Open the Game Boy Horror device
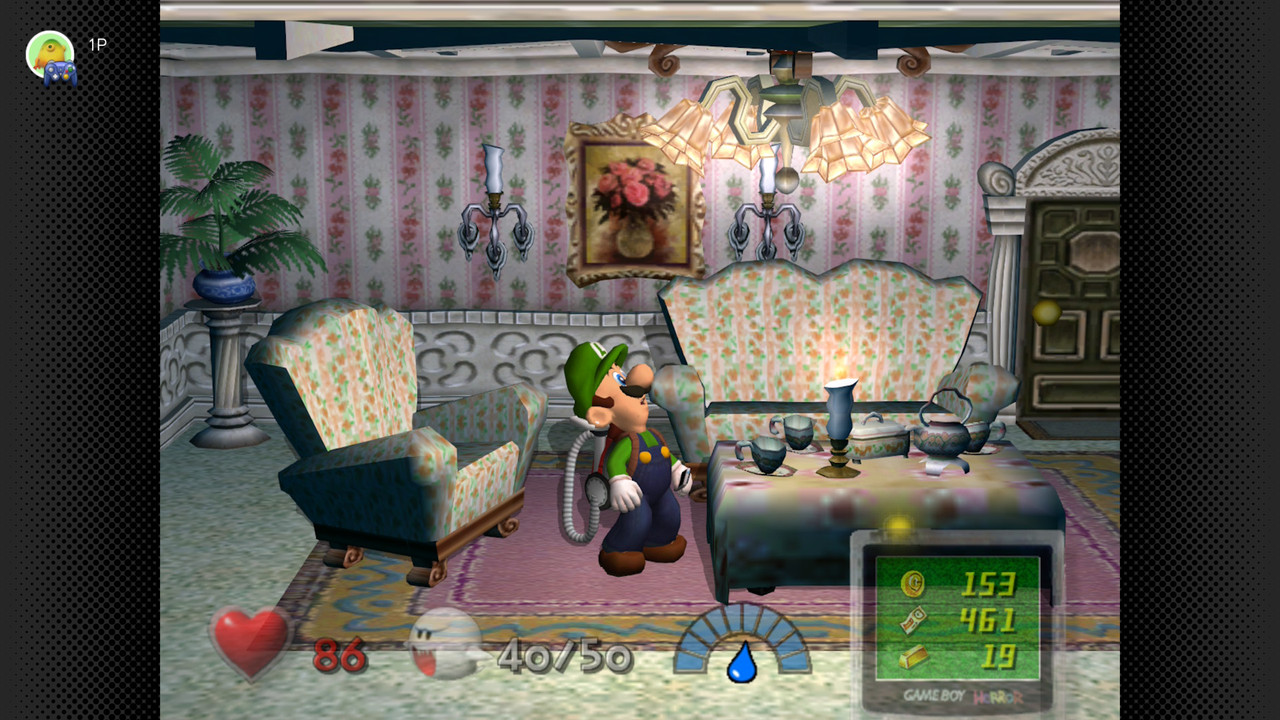Screen dimensions: 1280x720 [957, 622]
